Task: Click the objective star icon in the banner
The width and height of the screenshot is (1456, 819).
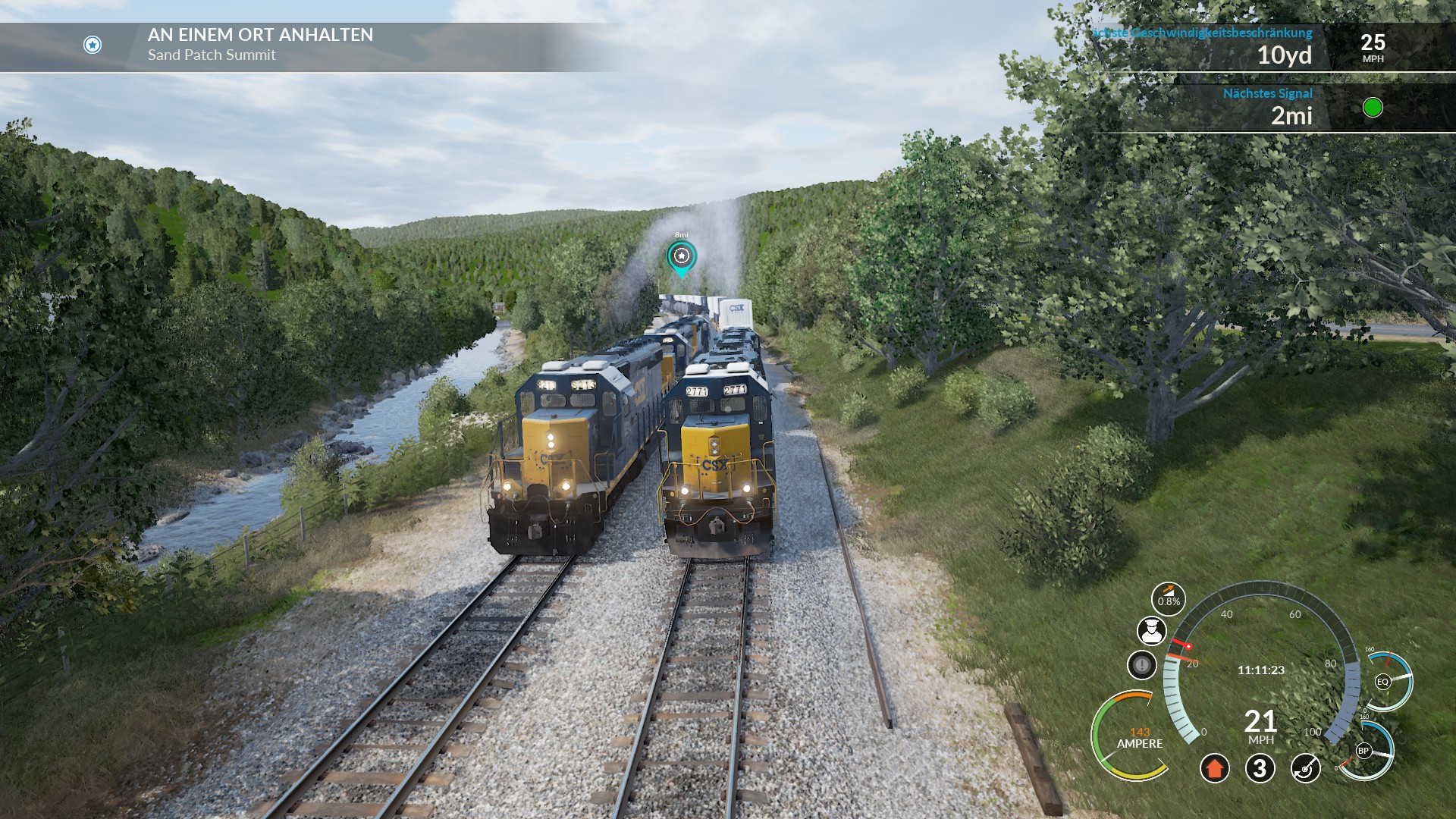Action: [93, 45]
